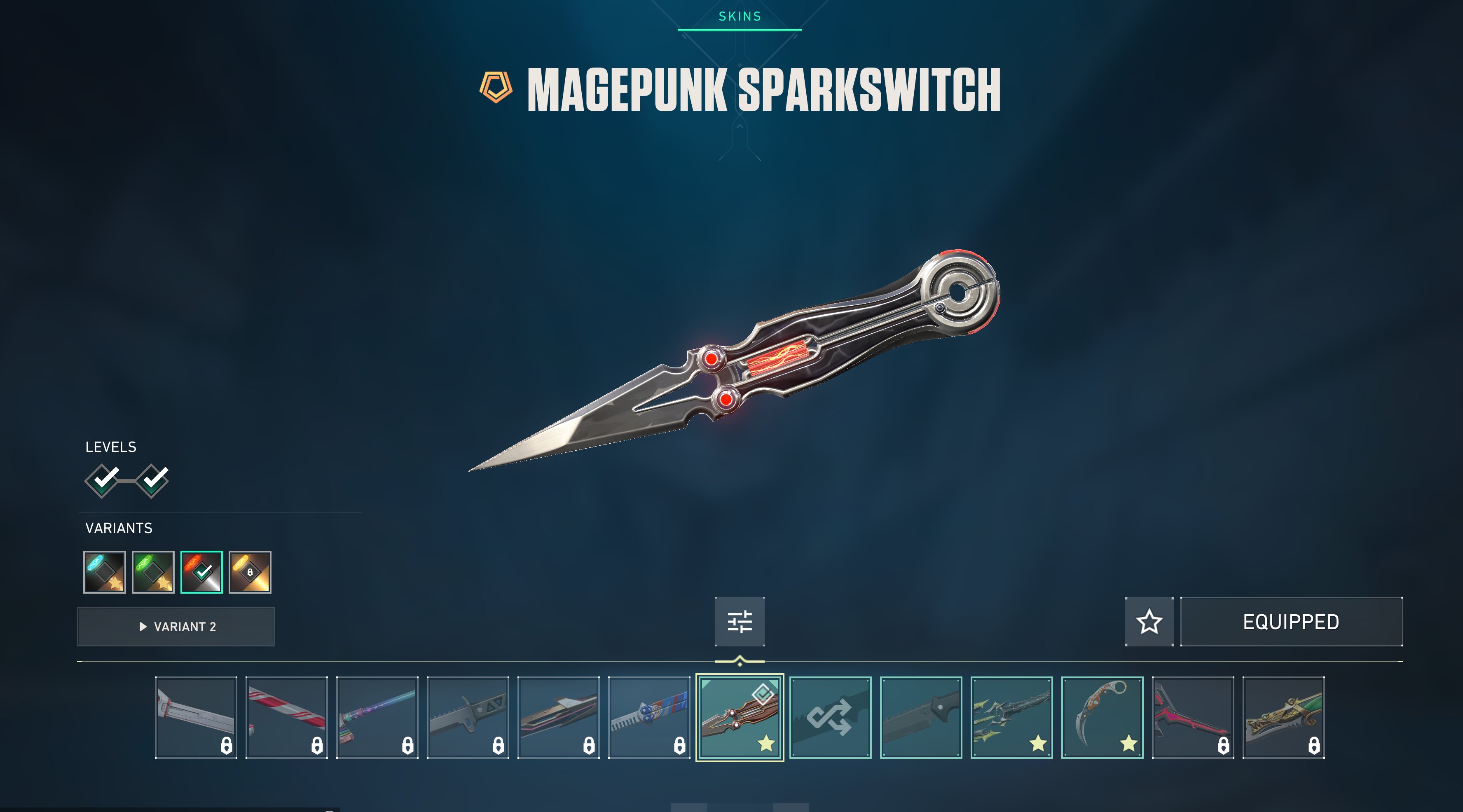Choose the random shuffle skin tile
Viewport: 1463px width, 812px height.
click(830, 717)
